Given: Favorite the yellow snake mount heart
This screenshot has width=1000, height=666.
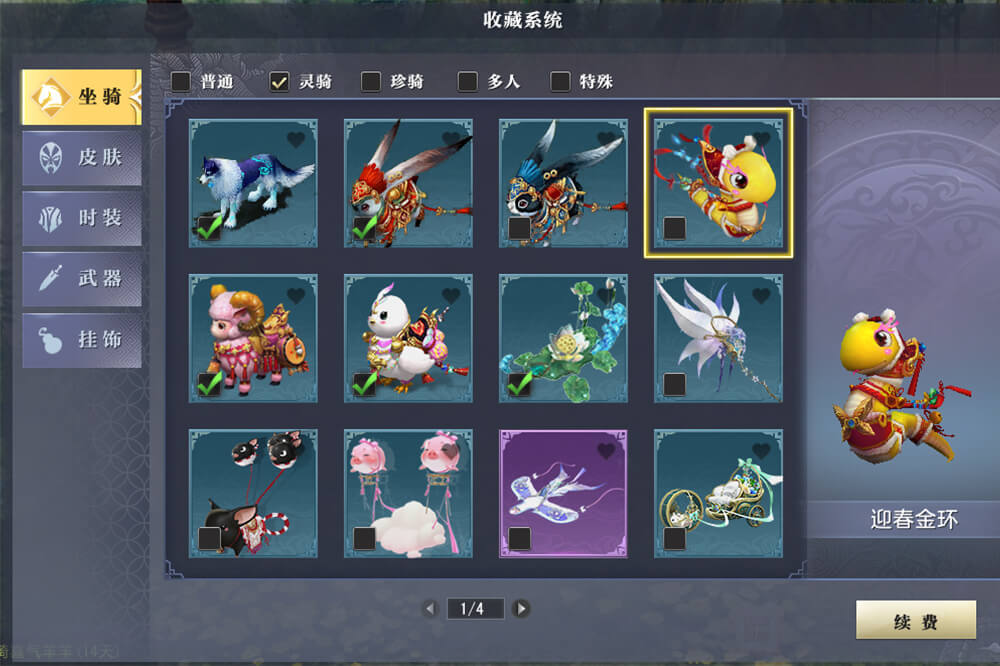Looking at the screenshot, I should (761, 140).
